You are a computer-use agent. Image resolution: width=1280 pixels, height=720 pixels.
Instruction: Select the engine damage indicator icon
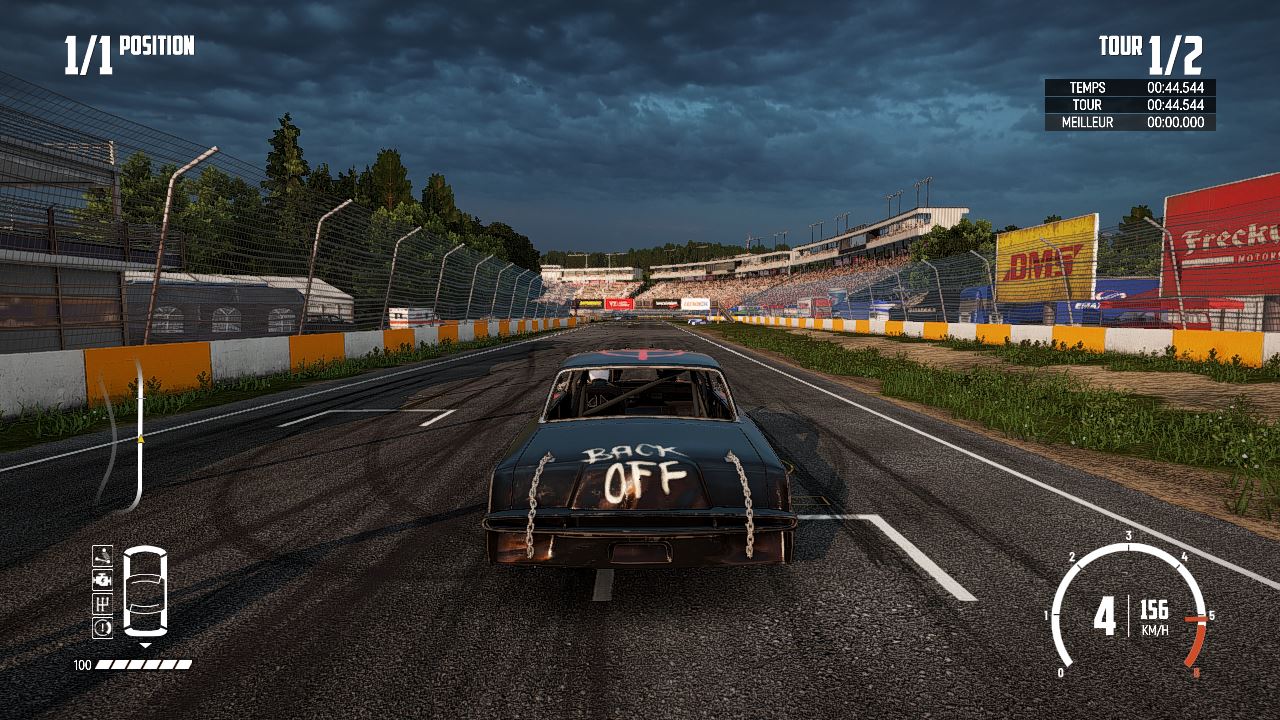pos(102,580)
